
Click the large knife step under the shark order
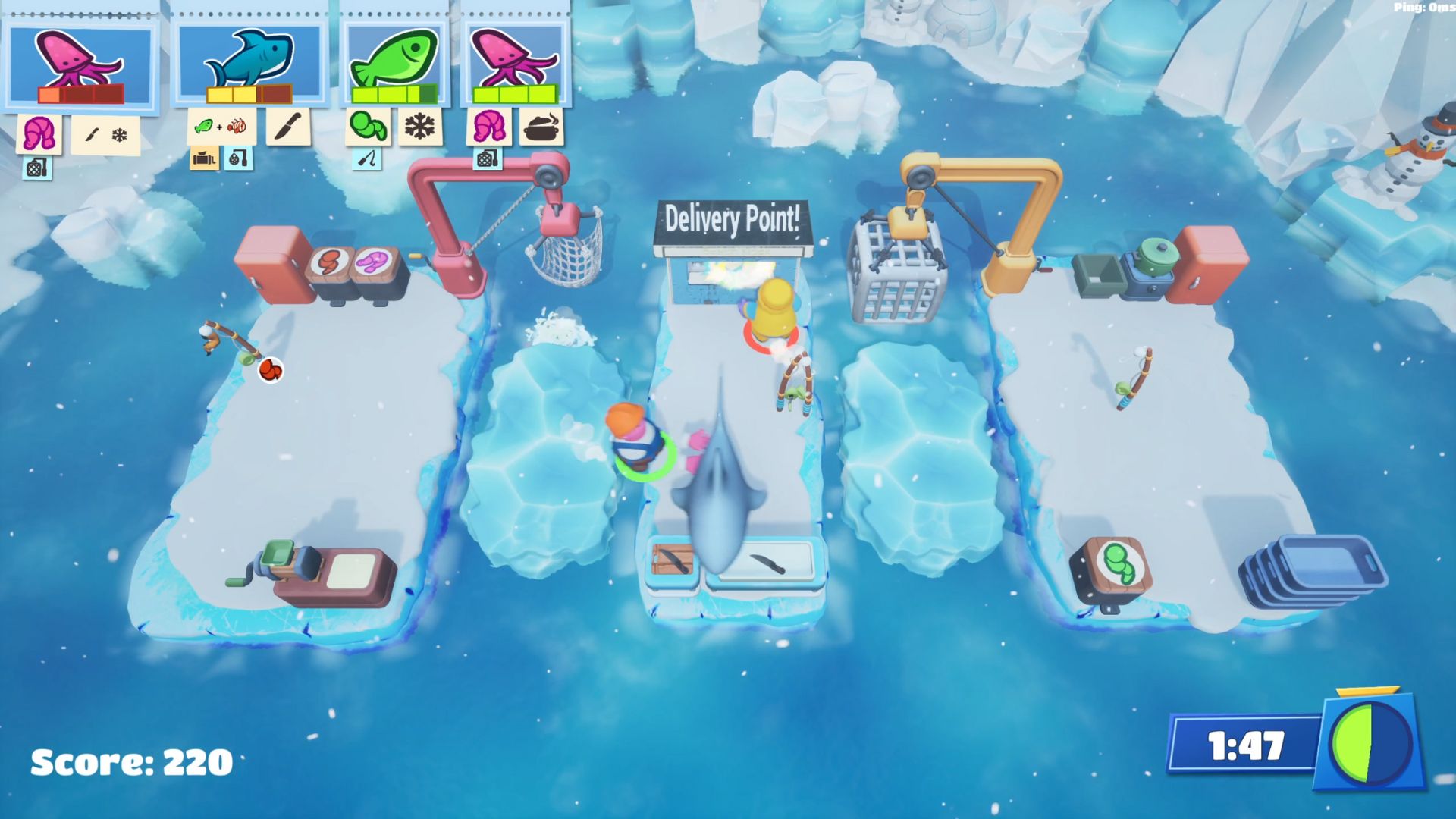287,127
